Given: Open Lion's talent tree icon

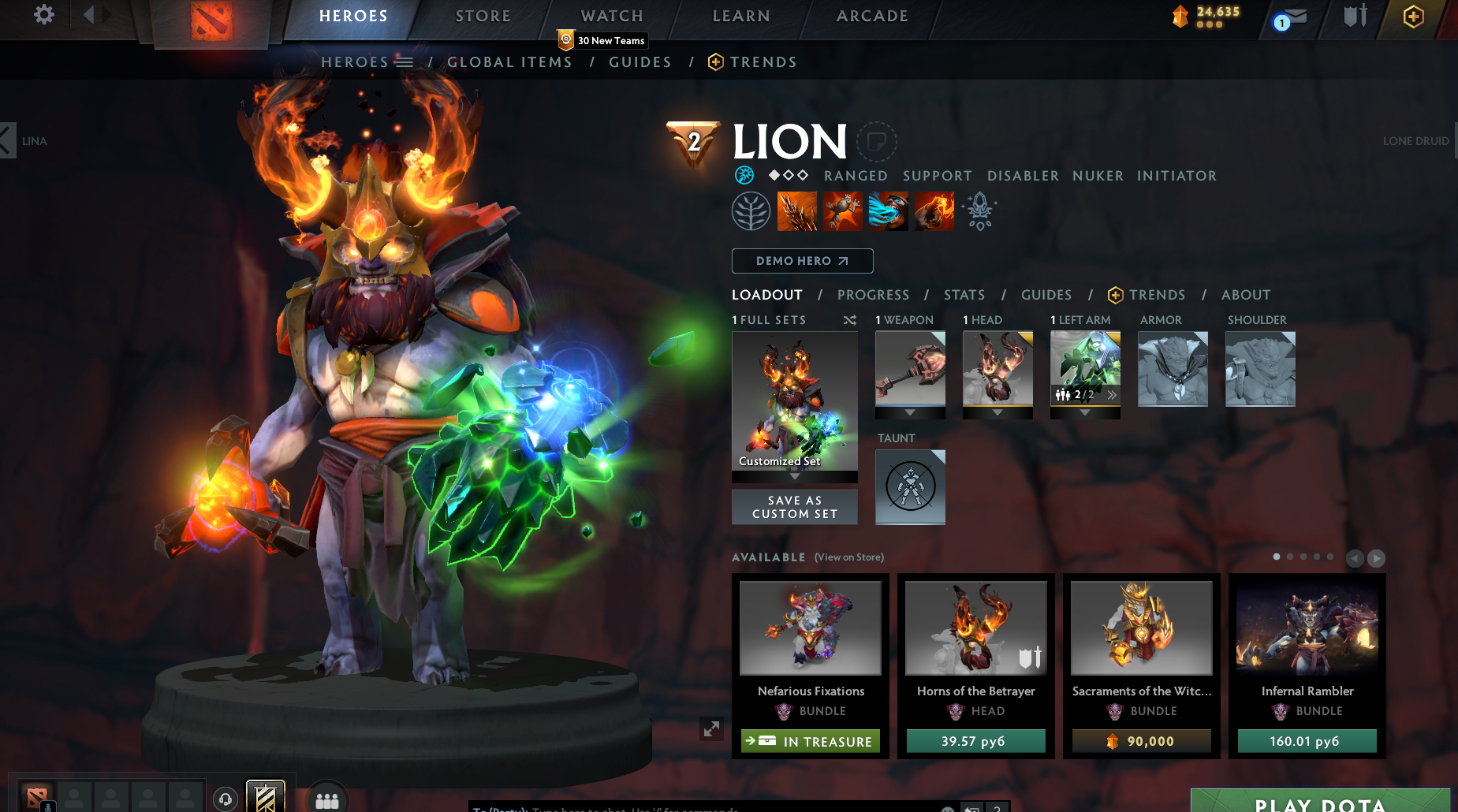Looking at the screenshot, I should 751,211.
